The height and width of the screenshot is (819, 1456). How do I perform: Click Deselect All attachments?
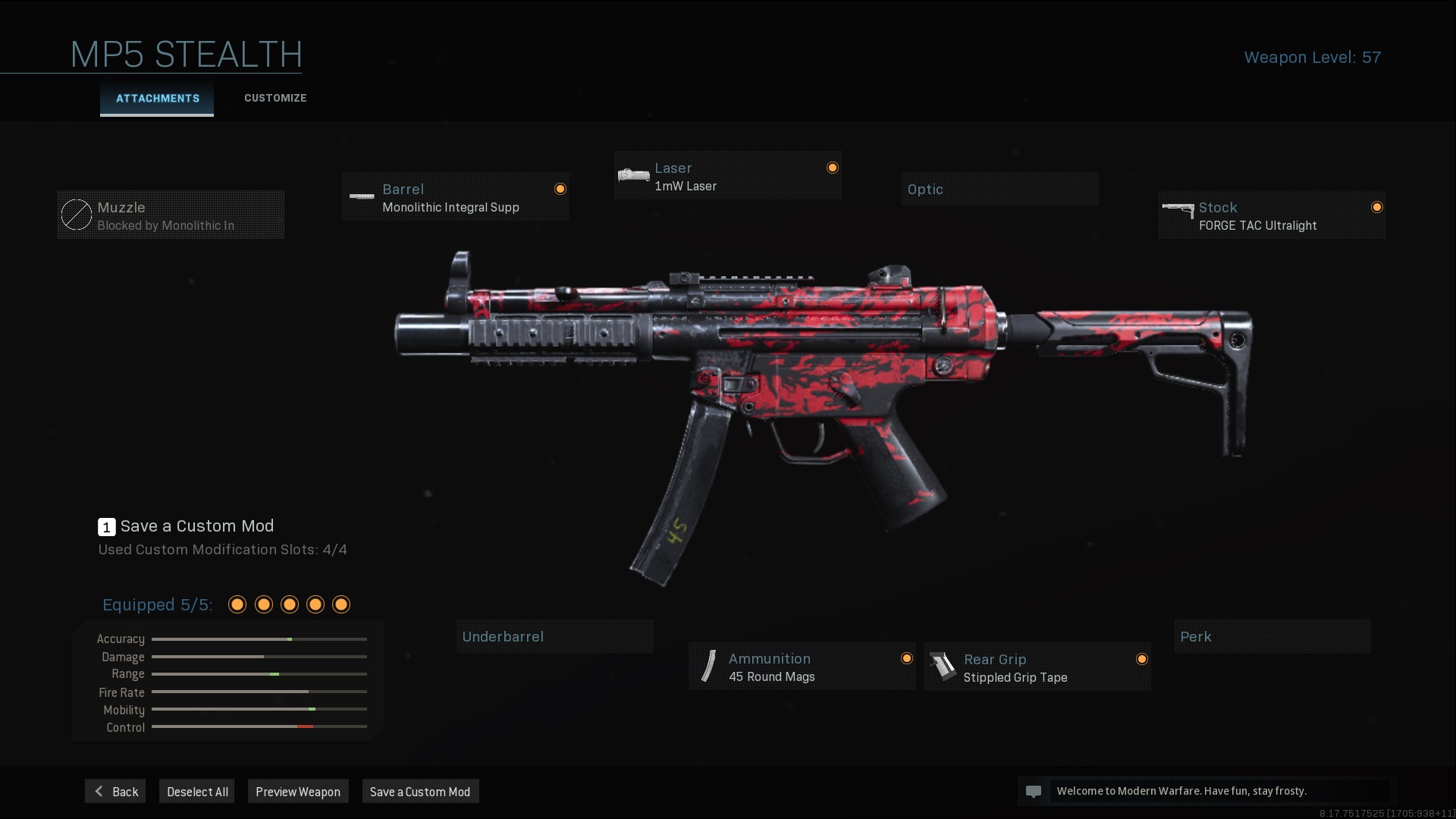[x=197, y=791]
